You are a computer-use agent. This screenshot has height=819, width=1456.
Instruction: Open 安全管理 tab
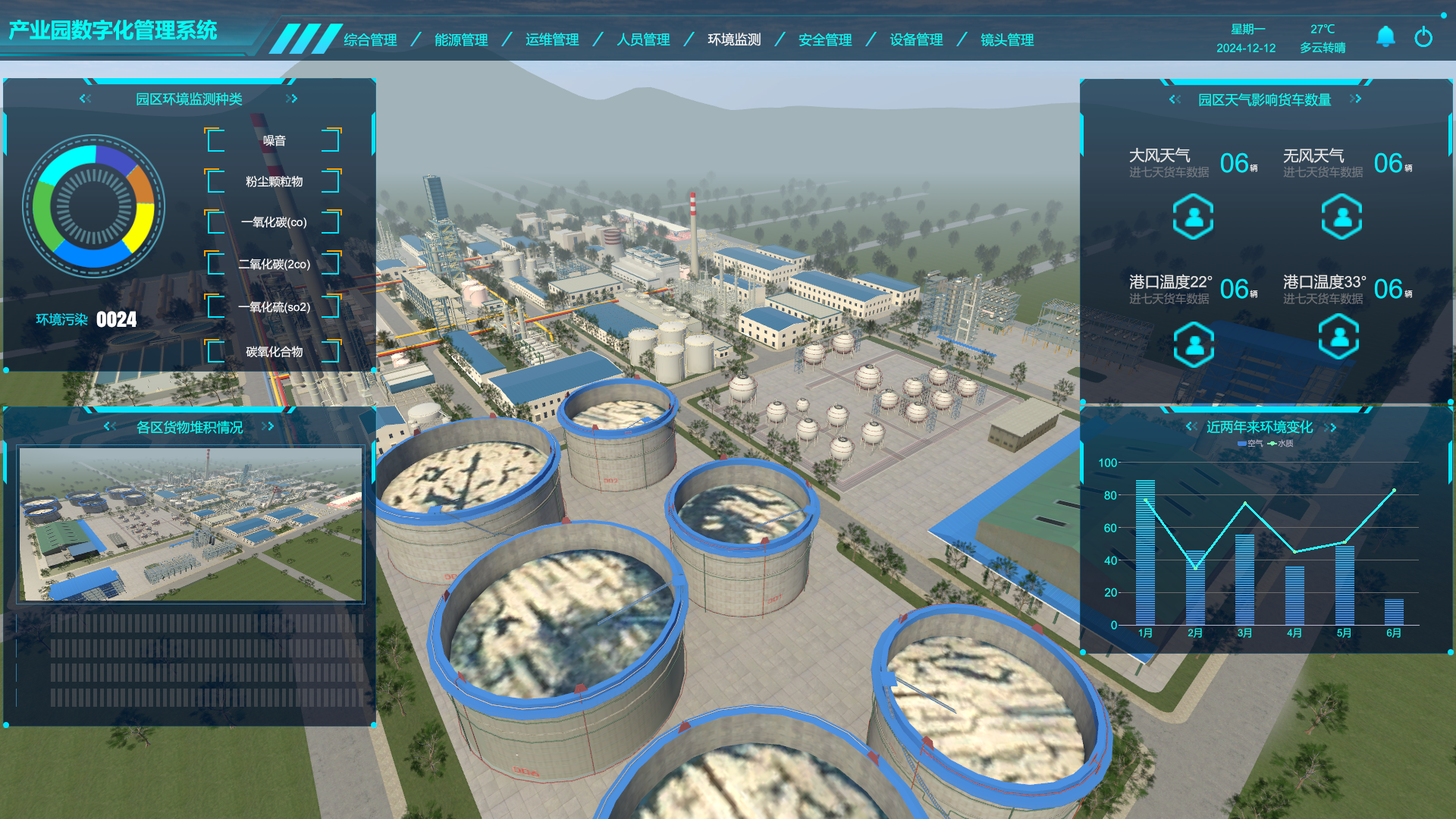(x=825, y=39)
